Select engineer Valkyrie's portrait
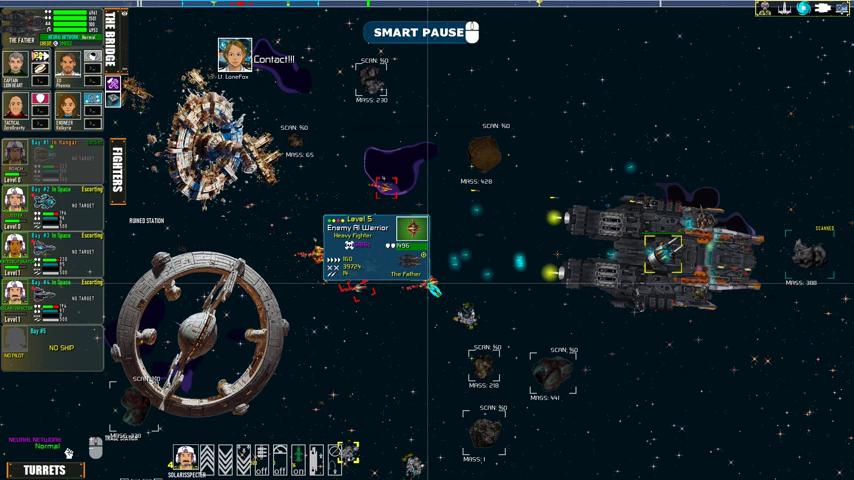 (67, 106)
